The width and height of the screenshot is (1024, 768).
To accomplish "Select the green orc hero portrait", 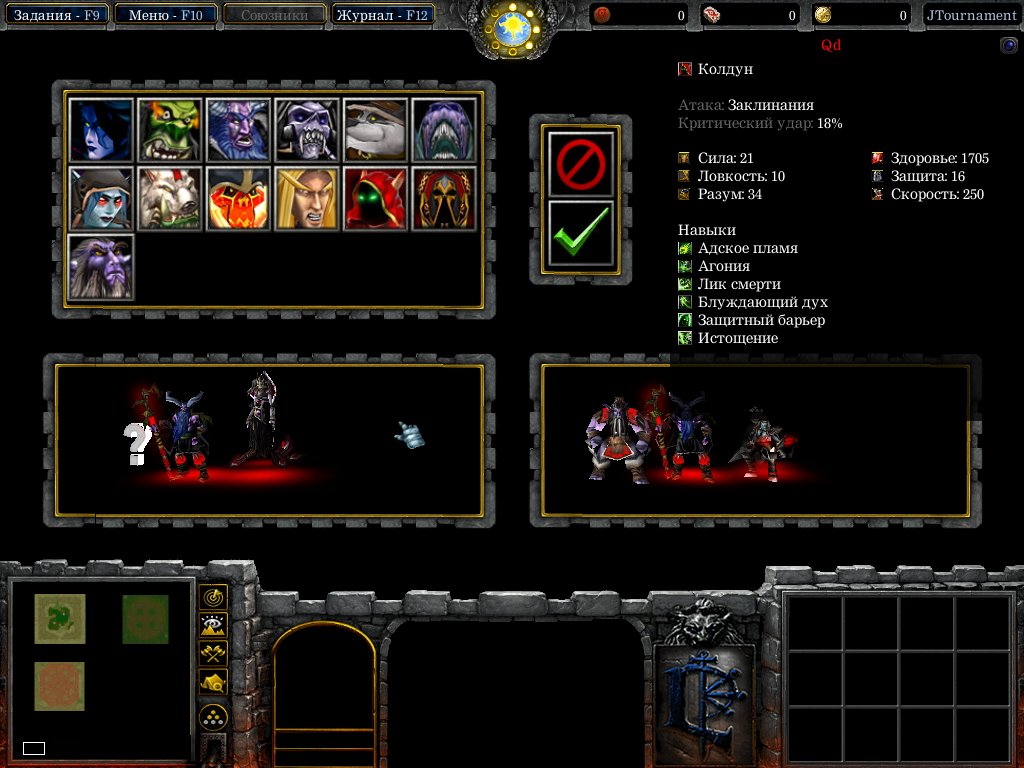I will (x=169, y=130).
